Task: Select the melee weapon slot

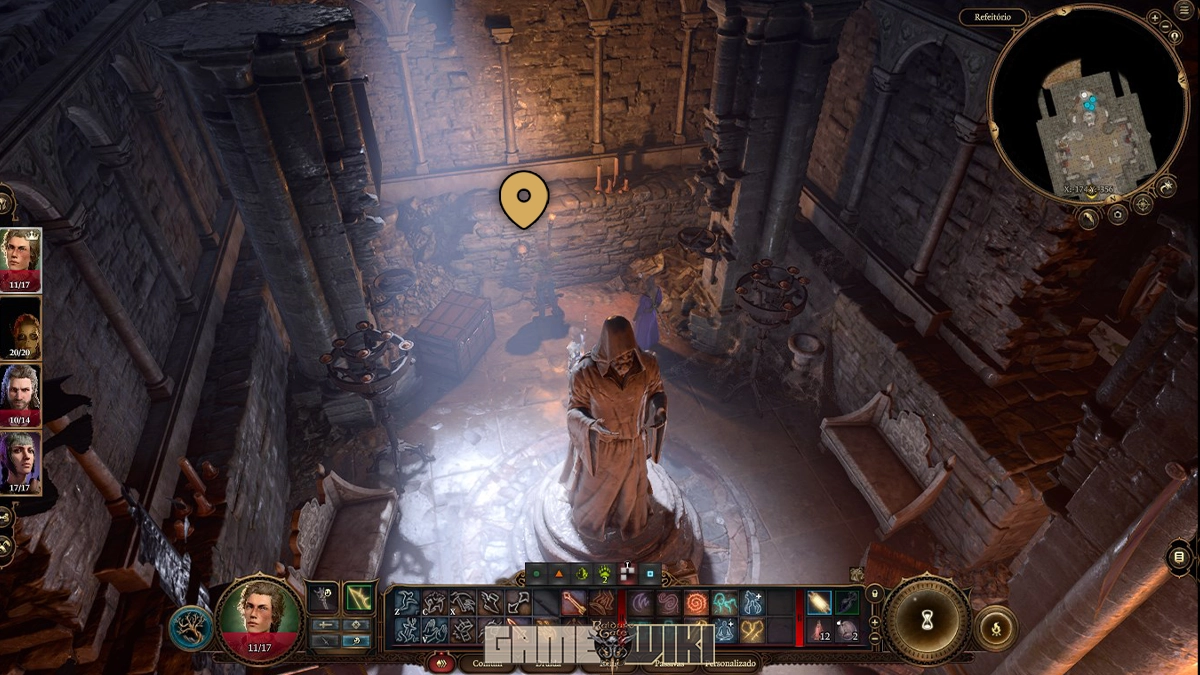Action: pyautogui.click(x=322, y=598)
